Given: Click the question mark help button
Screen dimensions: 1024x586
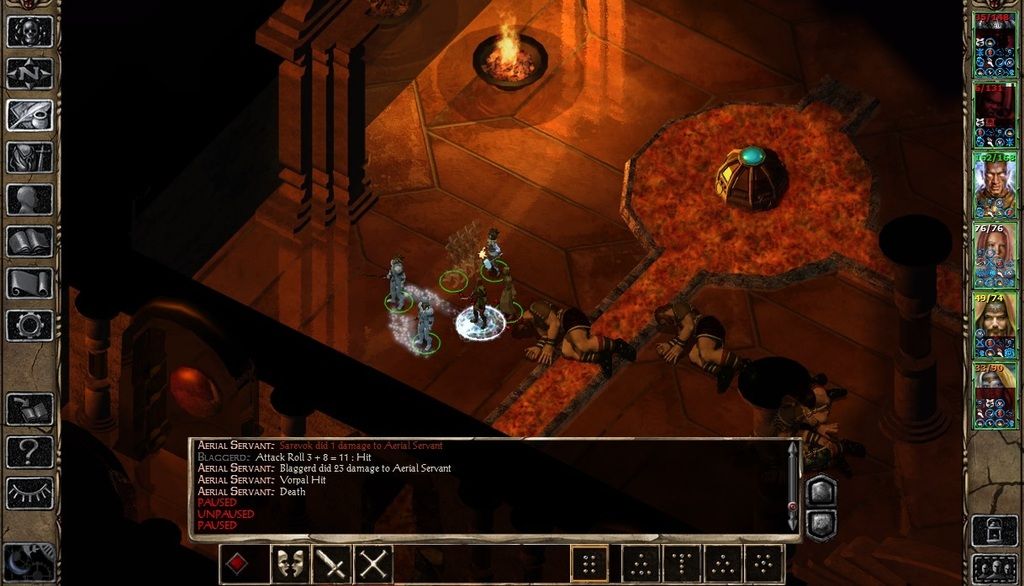Looking at the screenshot, I should click(x=29, y=451).
